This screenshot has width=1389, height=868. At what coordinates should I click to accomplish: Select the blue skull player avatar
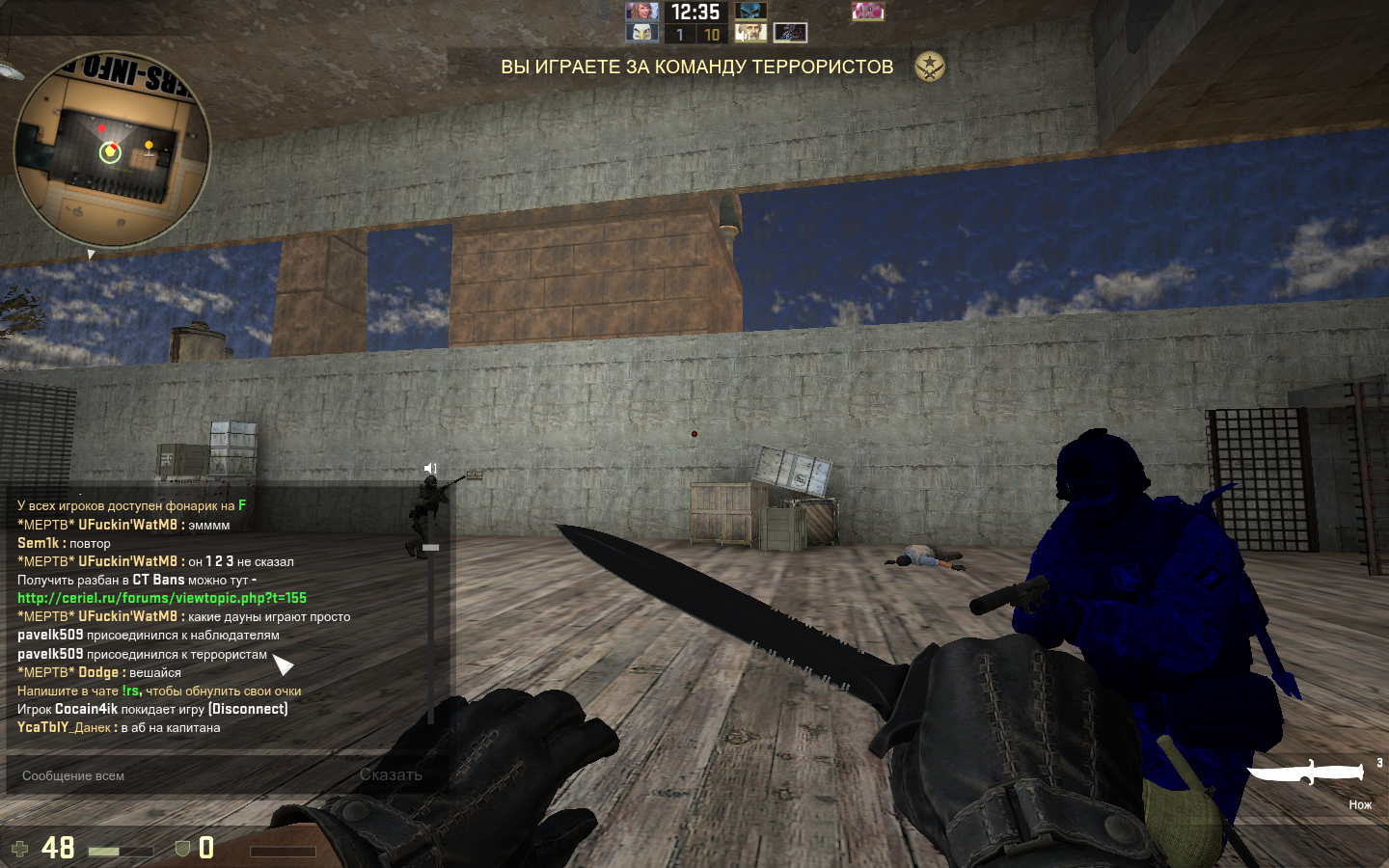(x=750, y=12)
